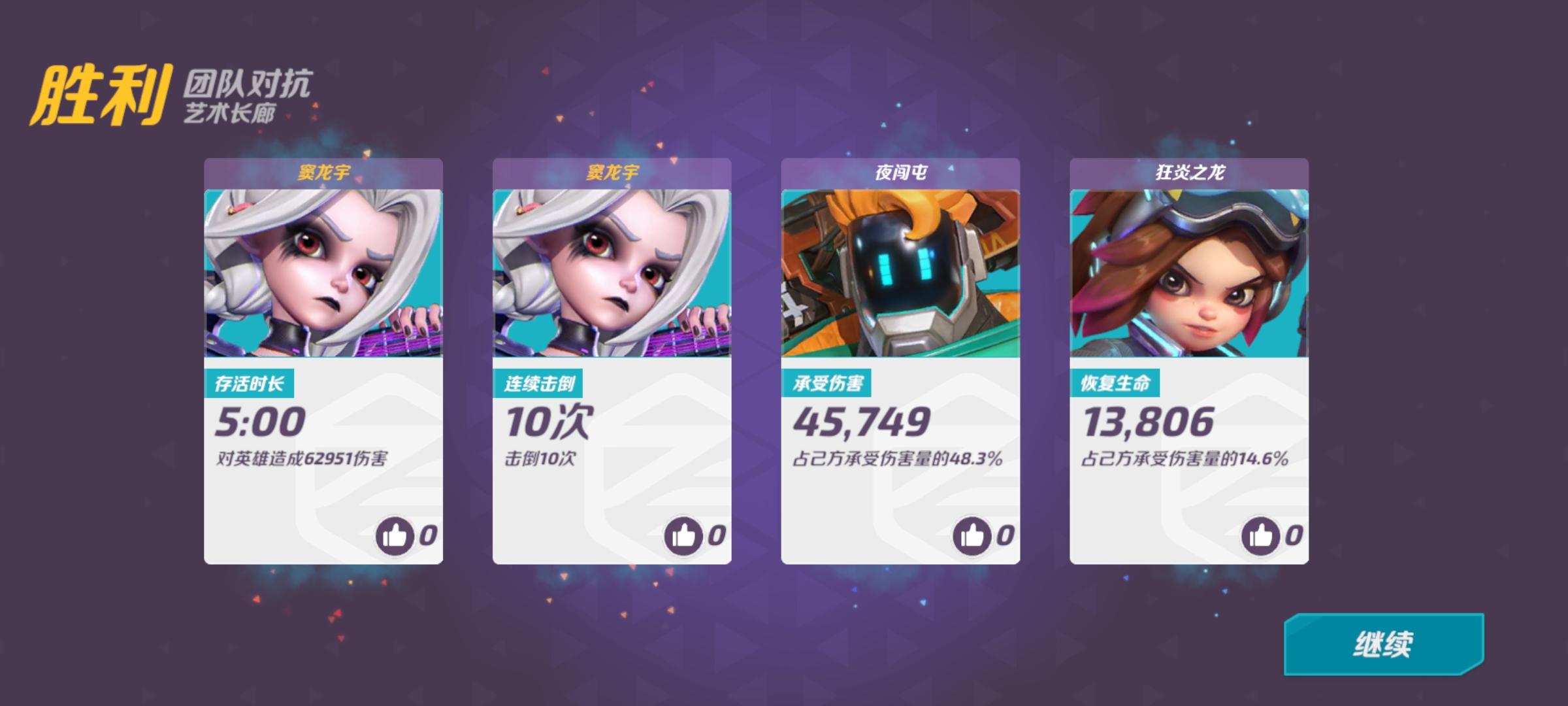Click the 艺术长廊 map name
The width and height of the screenshot is (1568, 706).
229,111
